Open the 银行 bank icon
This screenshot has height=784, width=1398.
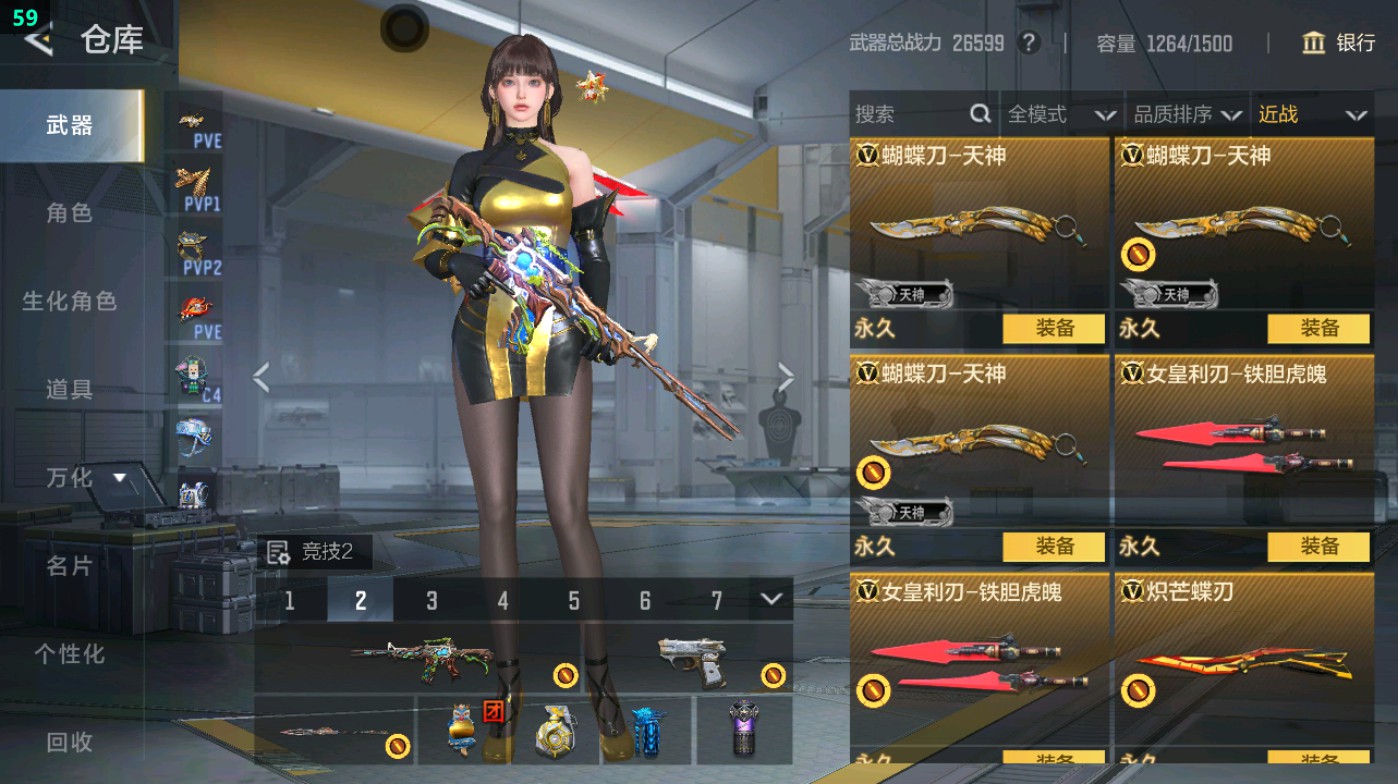1314,44
